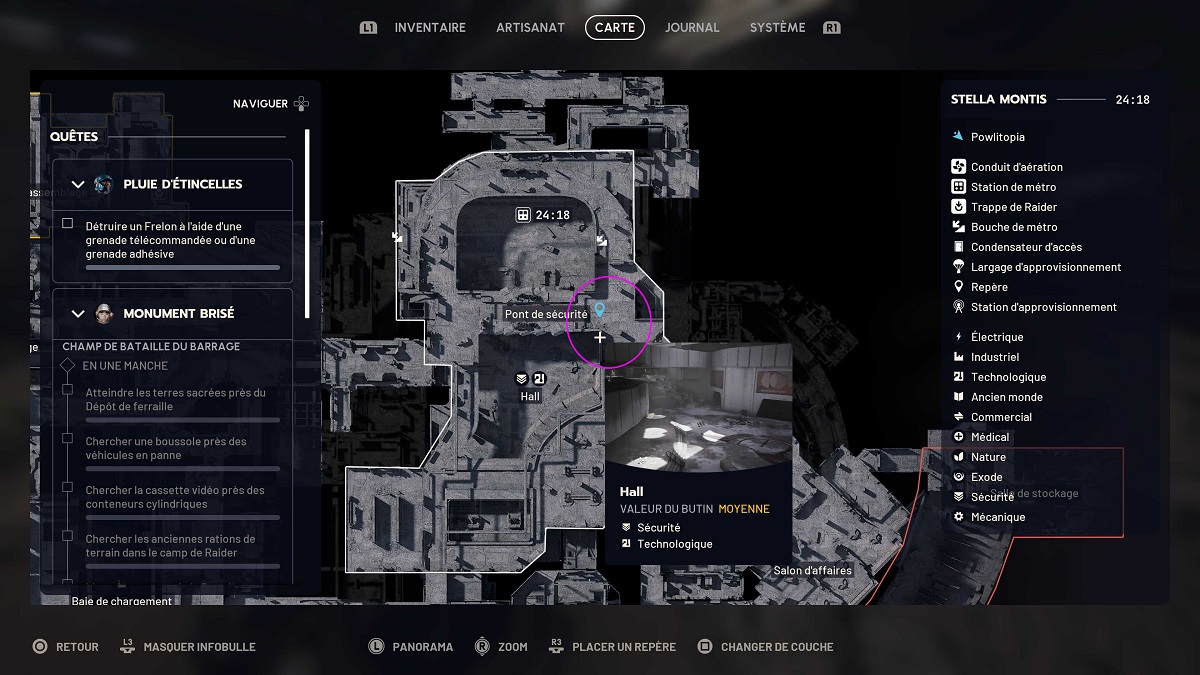Toggle the Médical legend filter
Screen dimensions: 1200x675
pos(989,437)
